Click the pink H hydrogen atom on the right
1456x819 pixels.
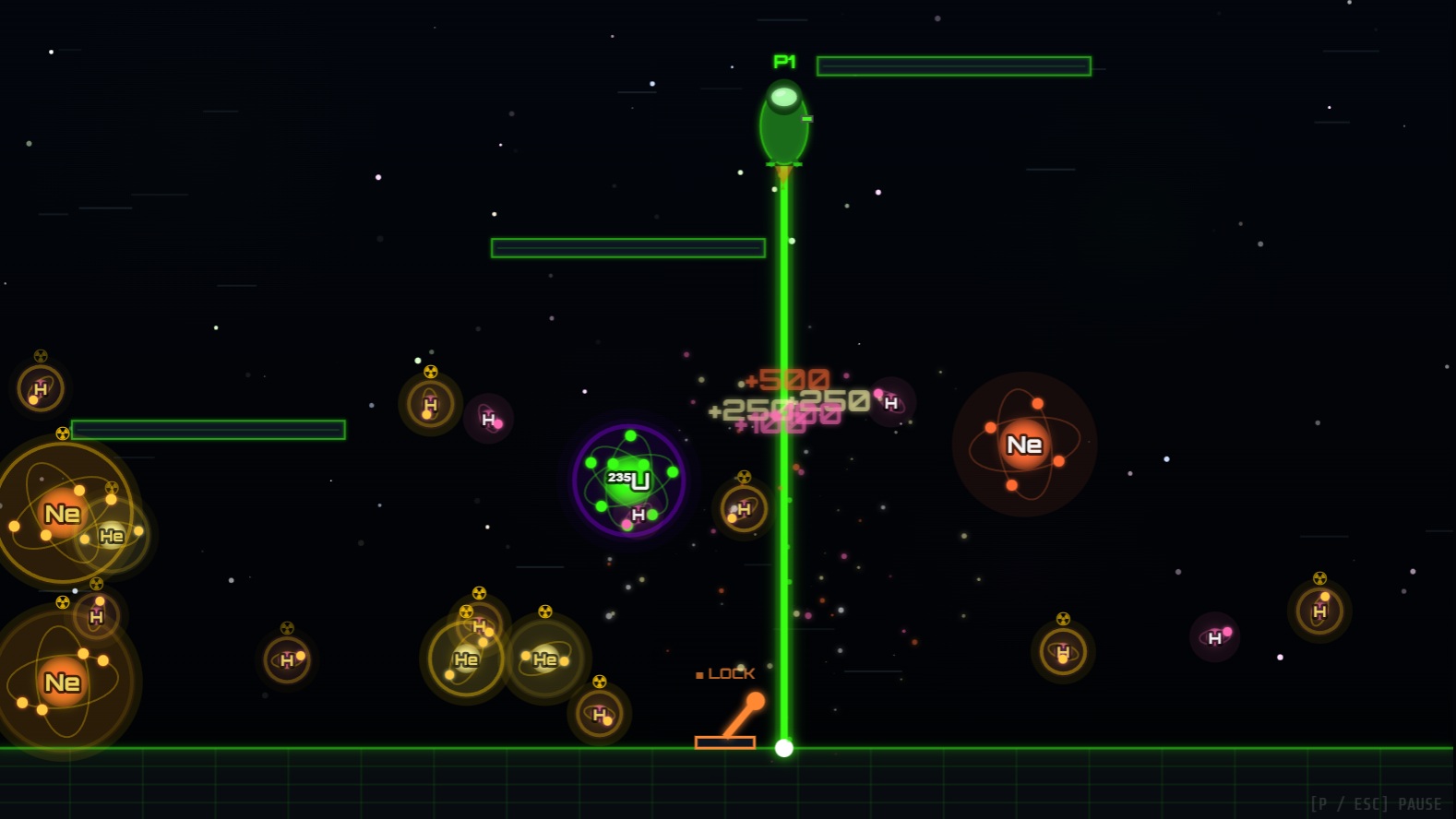pos(1213,636)
